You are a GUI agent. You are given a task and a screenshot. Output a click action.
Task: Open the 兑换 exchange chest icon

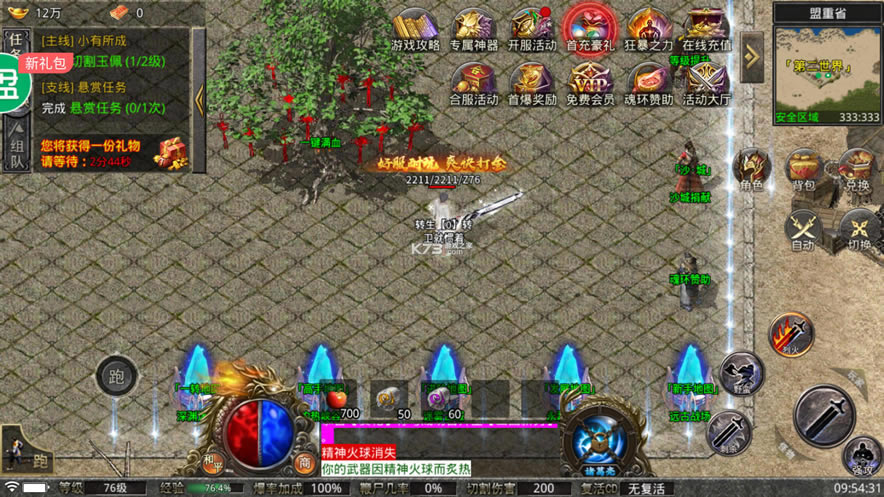click(857, 166)
